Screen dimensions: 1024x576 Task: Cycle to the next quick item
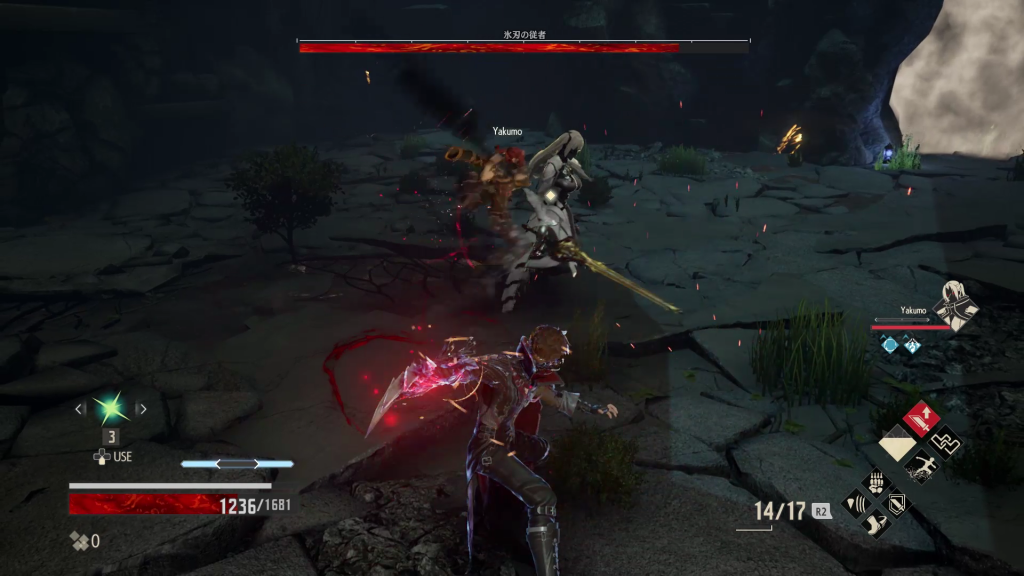(x=141, y=408)
